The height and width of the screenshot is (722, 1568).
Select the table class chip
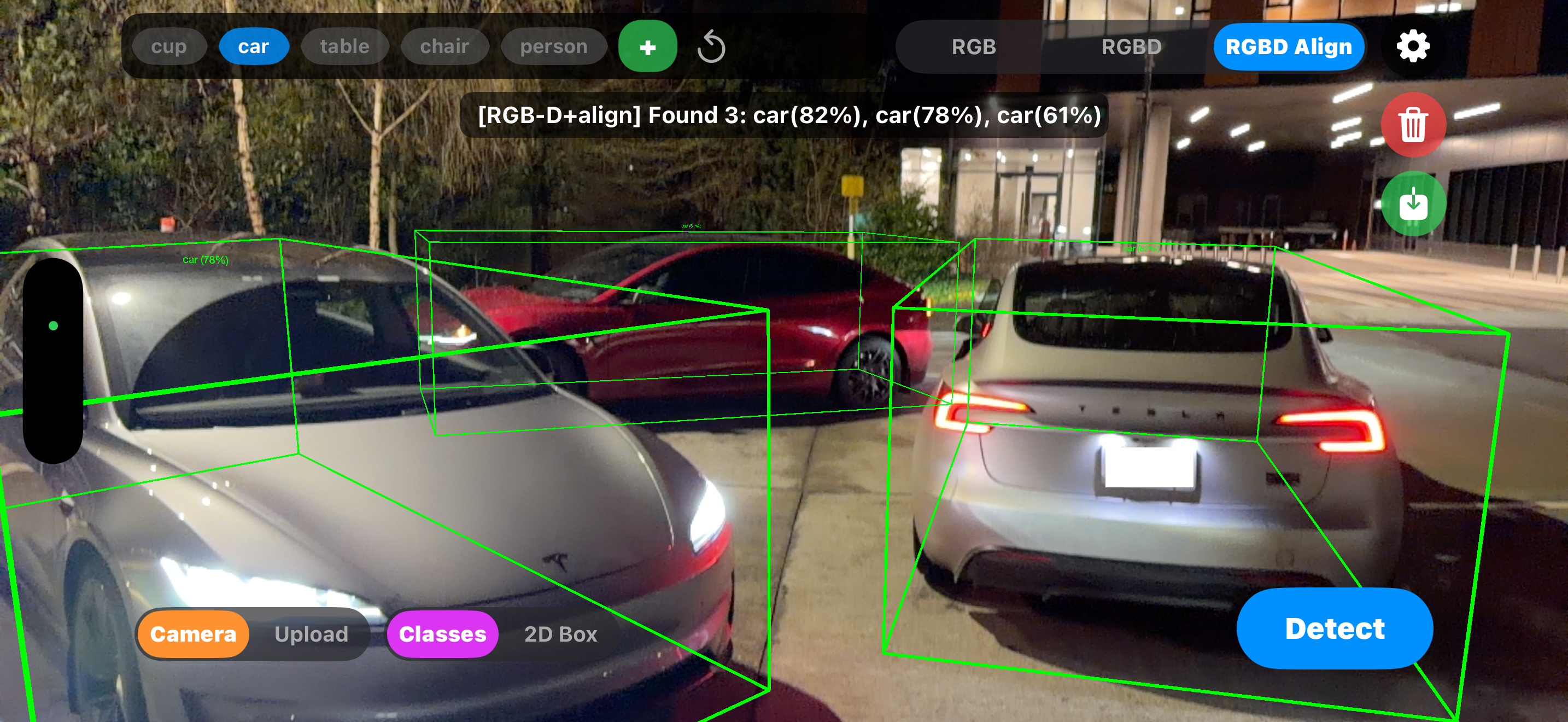[x=344, y=46]
